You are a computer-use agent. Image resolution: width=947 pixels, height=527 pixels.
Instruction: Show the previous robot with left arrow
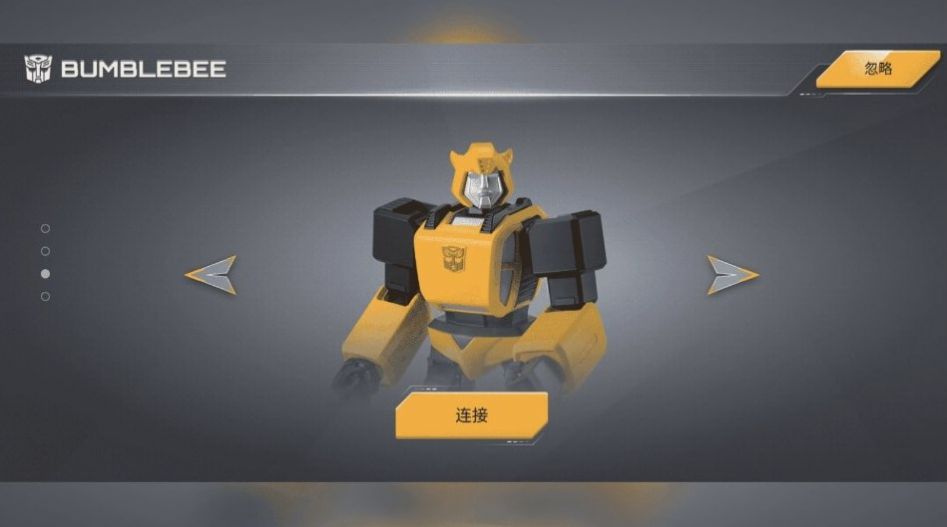212,275
